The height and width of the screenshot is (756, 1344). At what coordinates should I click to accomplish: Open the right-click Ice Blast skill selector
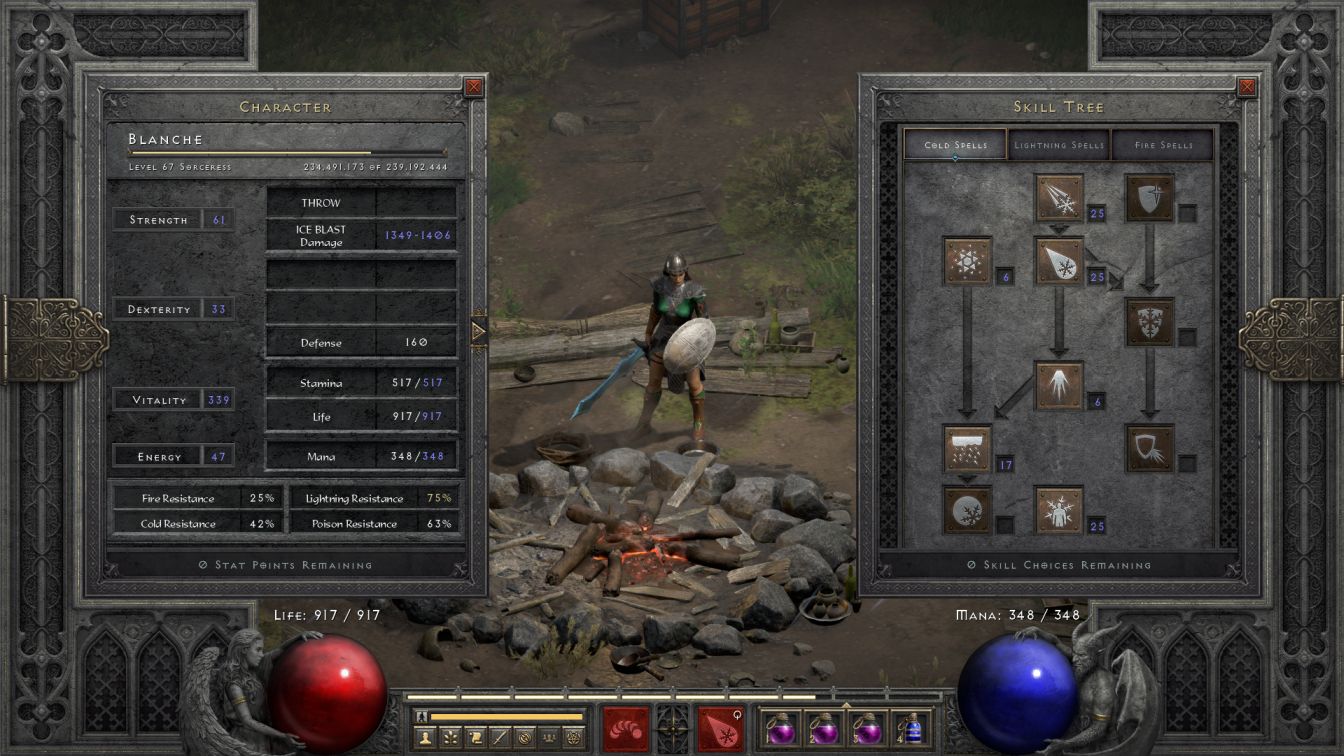point(720,728)
